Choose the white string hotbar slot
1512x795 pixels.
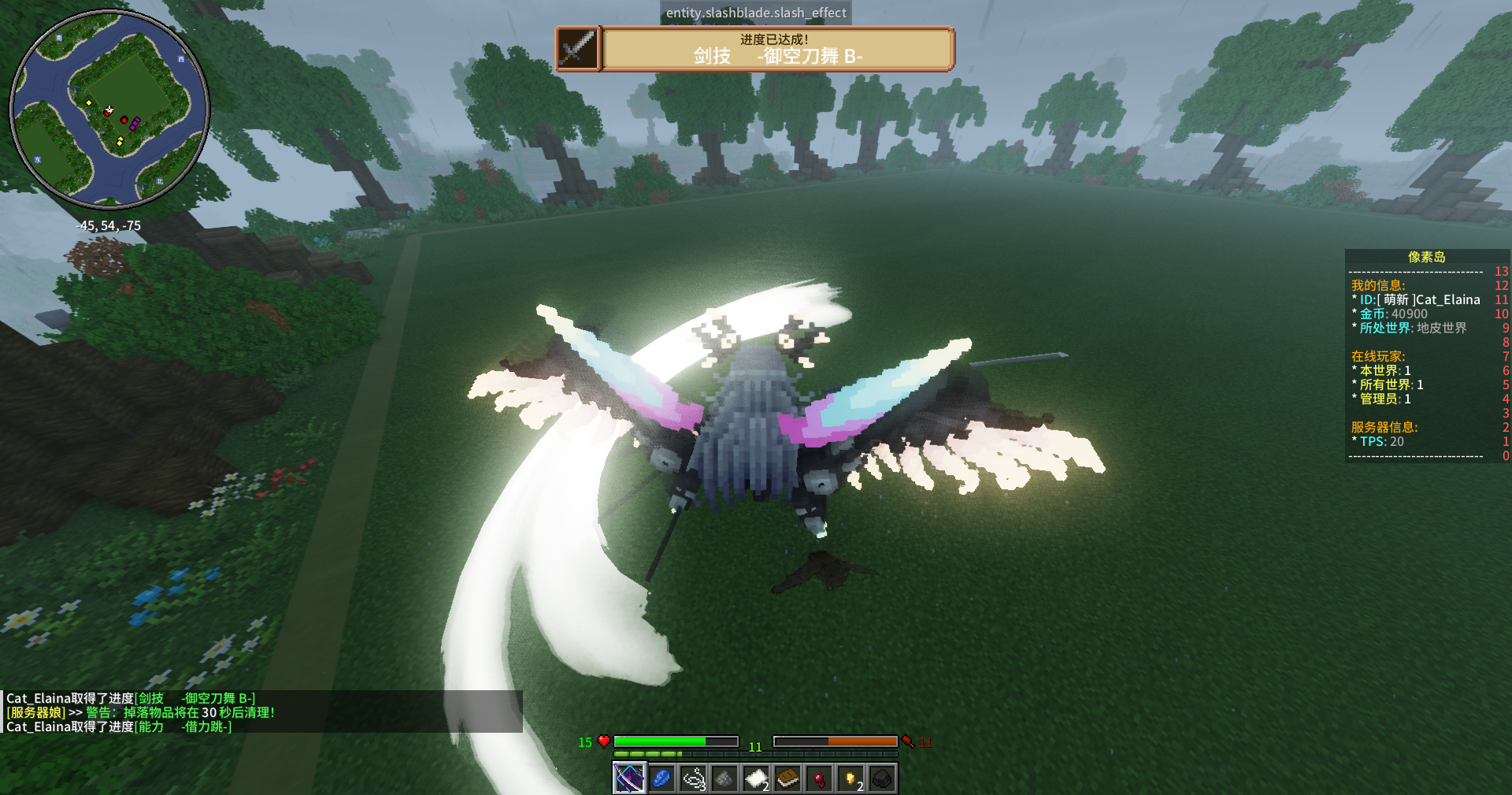(x=693, y=778)
